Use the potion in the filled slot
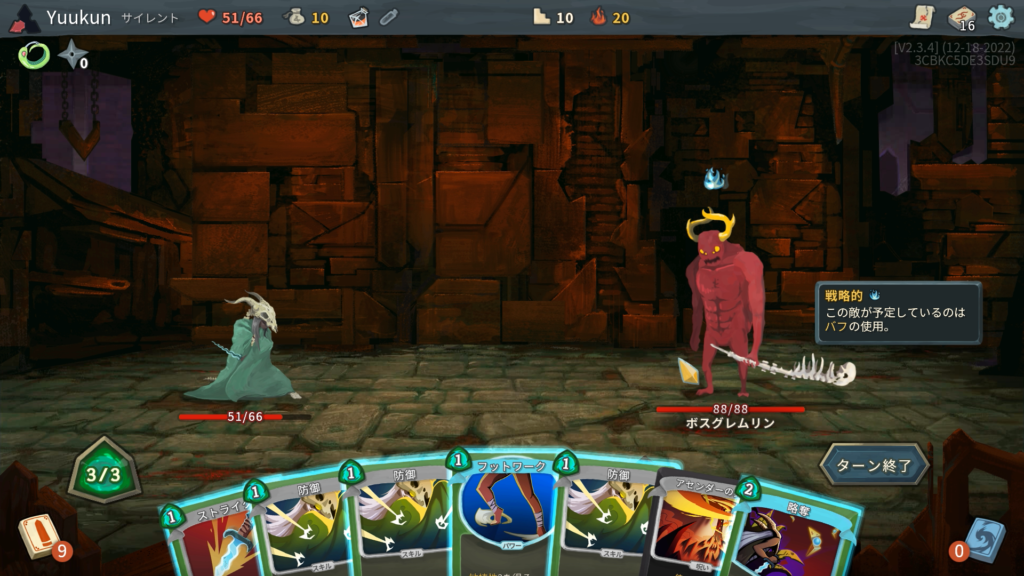The height and width of the screenshot is (576, 1024). (x=359, y=17)
